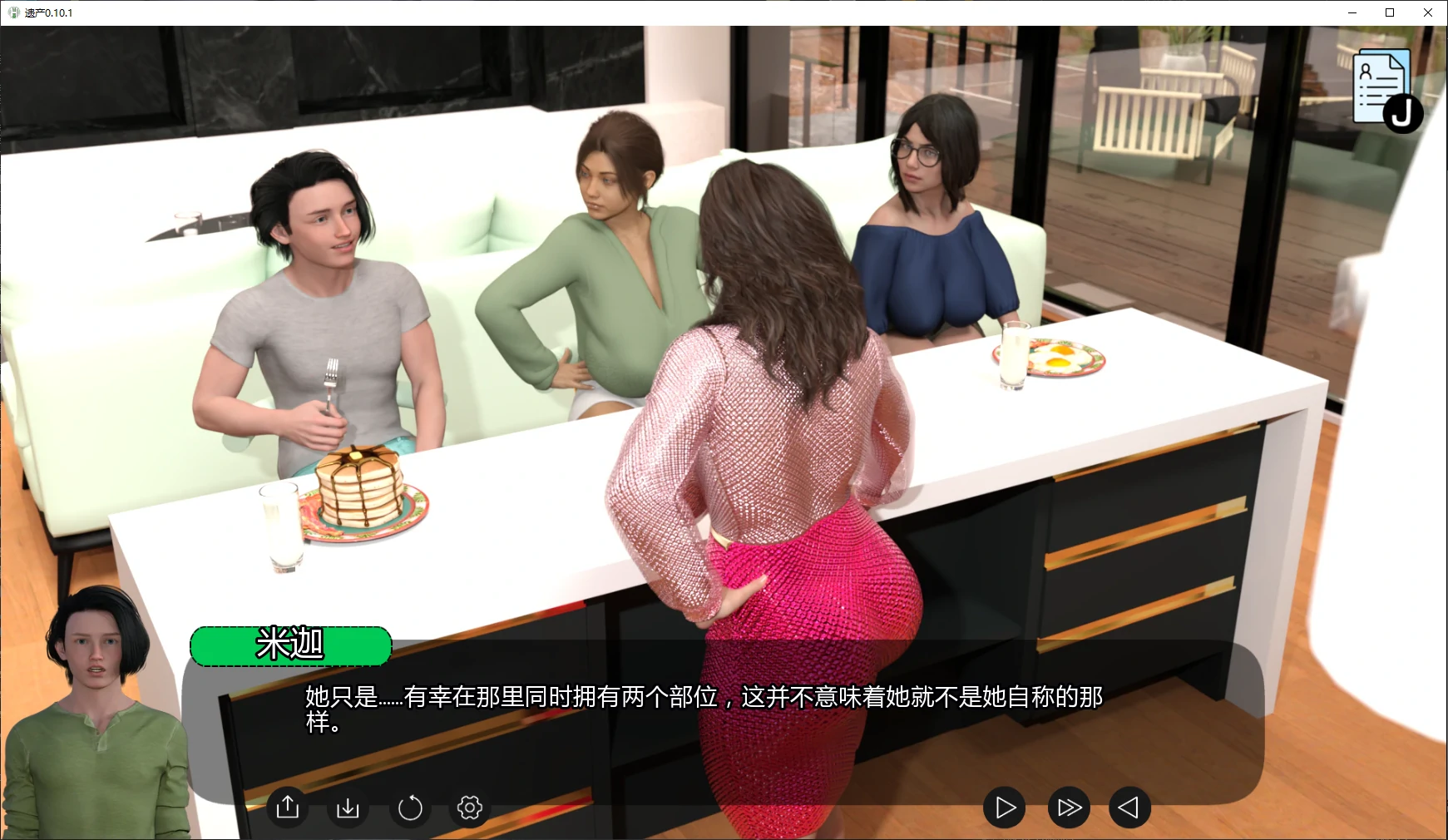
Task: Click the share/export arrow icon
Action: (287, 807)
